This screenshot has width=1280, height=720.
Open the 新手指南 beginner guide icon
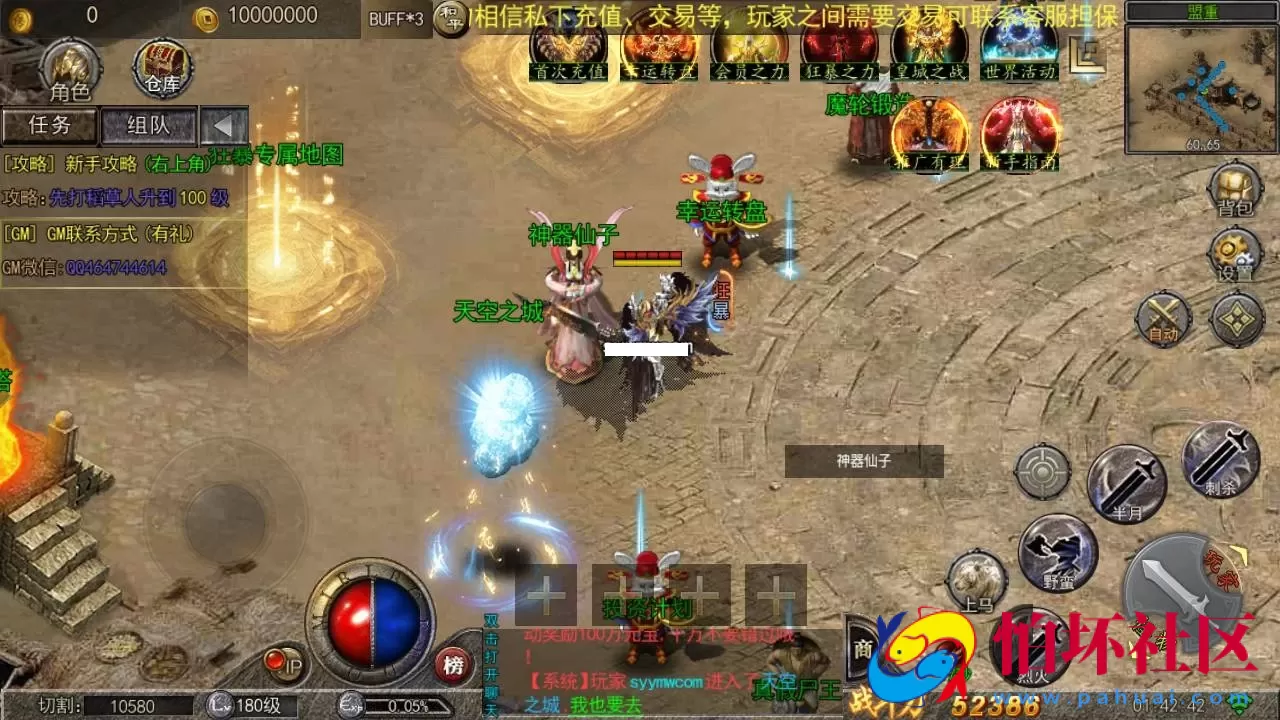click(x=1019, y=133)
